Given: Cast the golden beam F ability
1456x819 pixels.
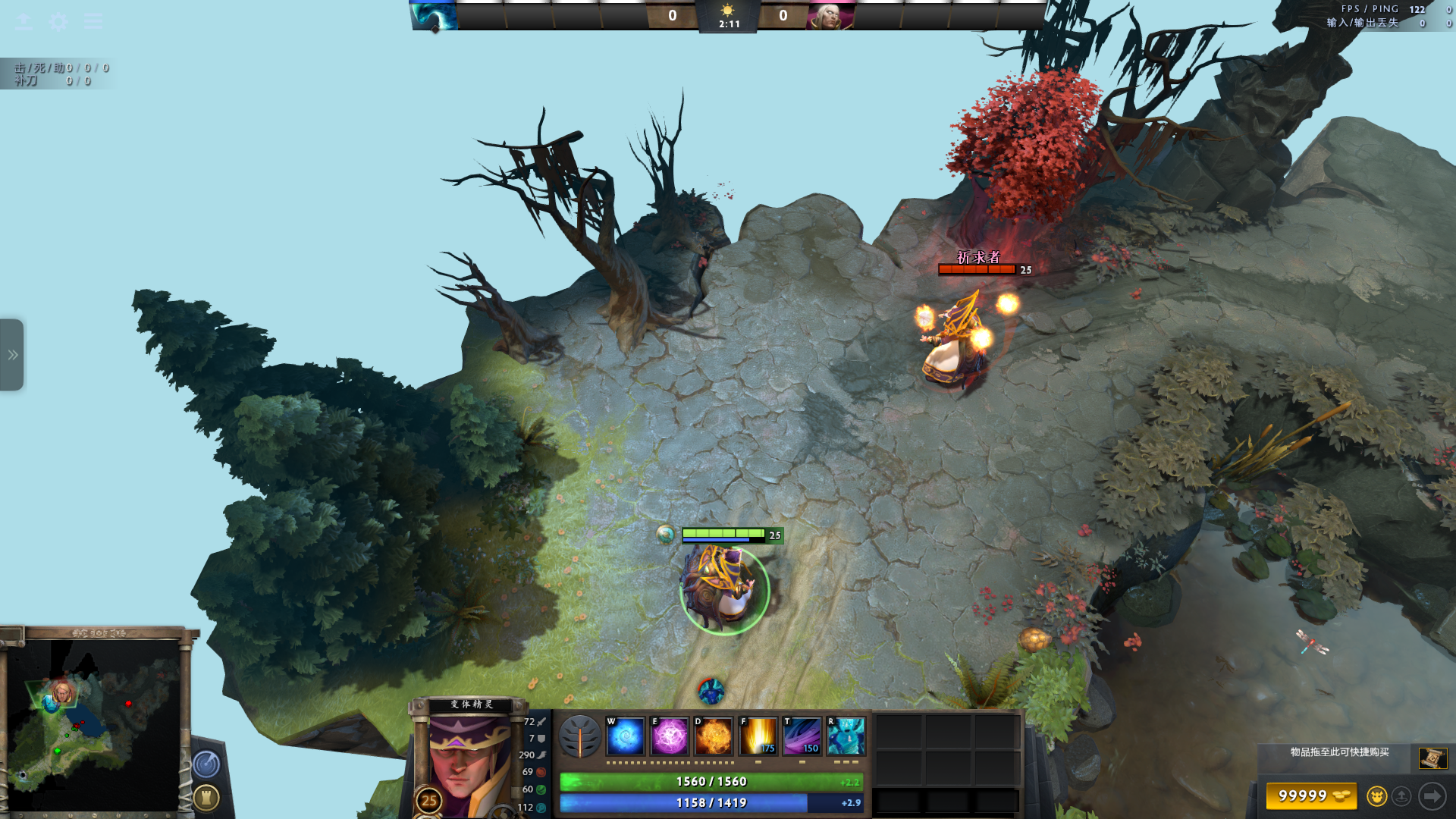Looking at the screenshot, I should (x=758, y=736).
